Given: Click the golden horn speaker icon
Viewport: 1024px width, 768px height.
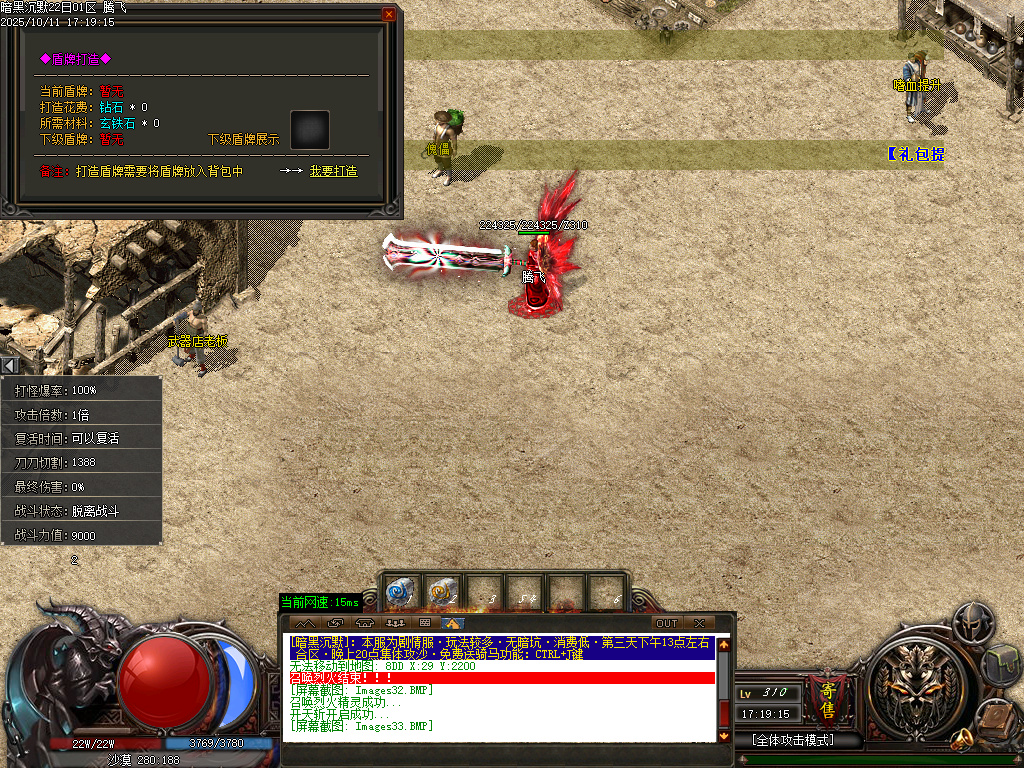Looking at the screenshot, I should (962, 740).
